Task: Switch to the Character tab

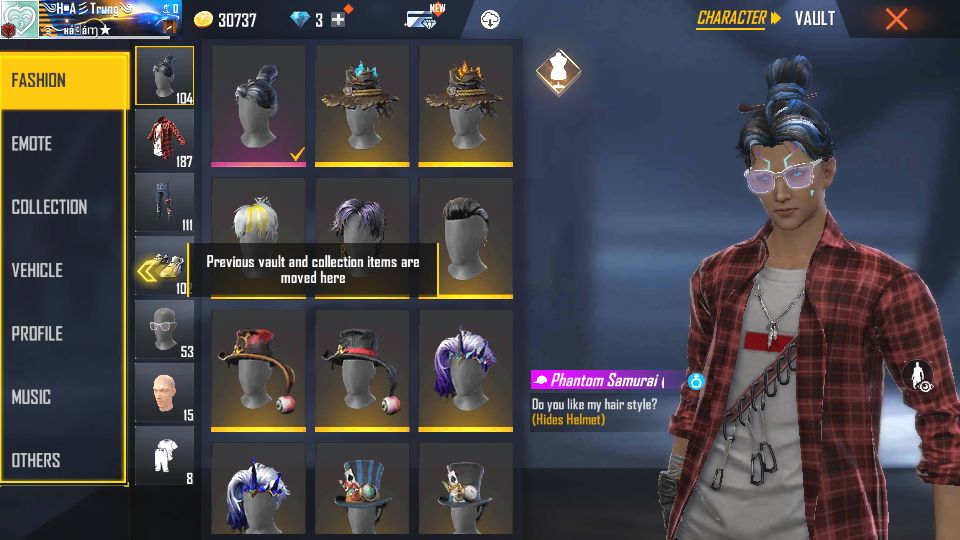Action: click(731, 18)
